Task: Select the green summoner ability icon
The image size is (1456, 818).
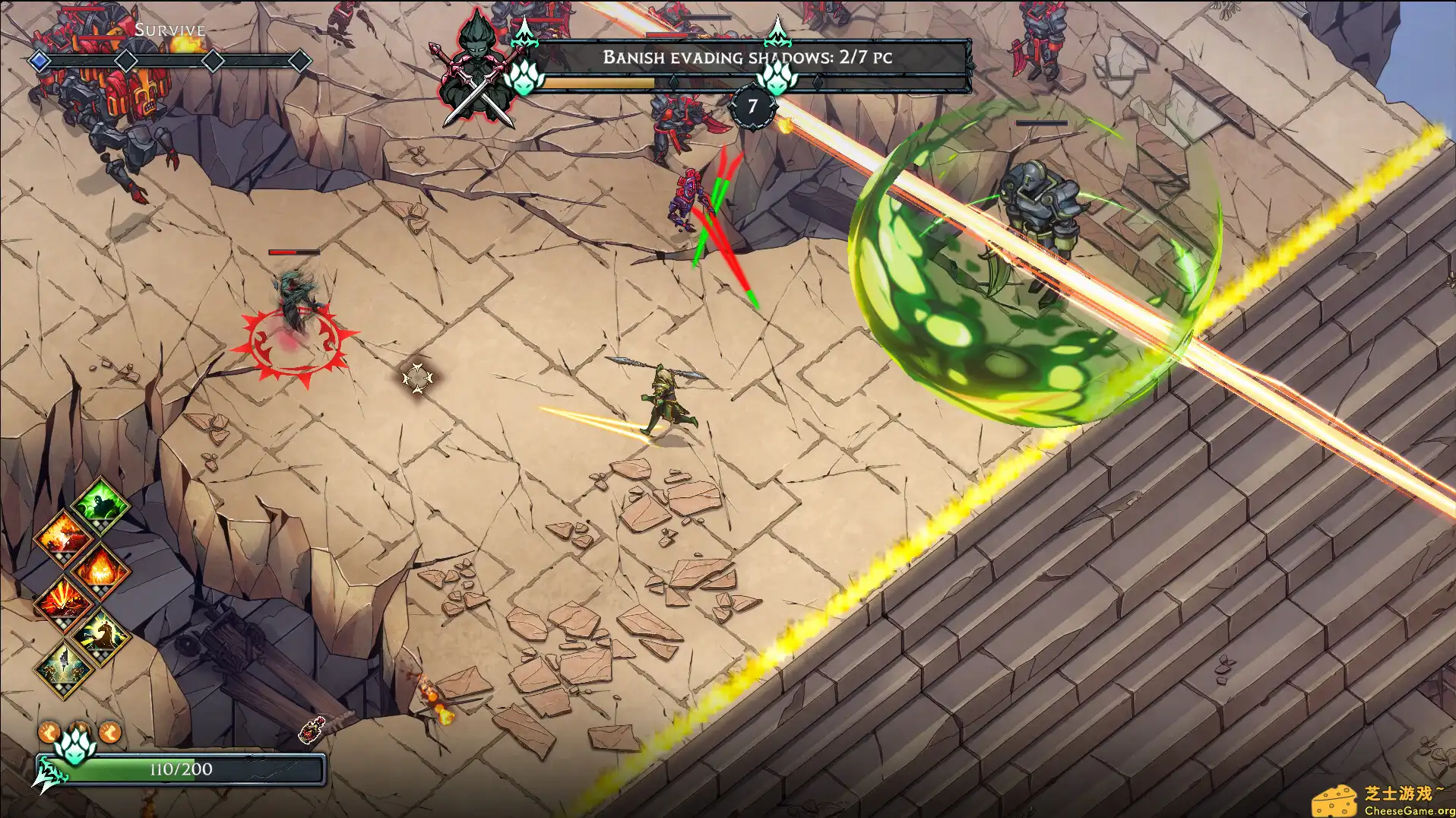Action: (x=100, y=504)
